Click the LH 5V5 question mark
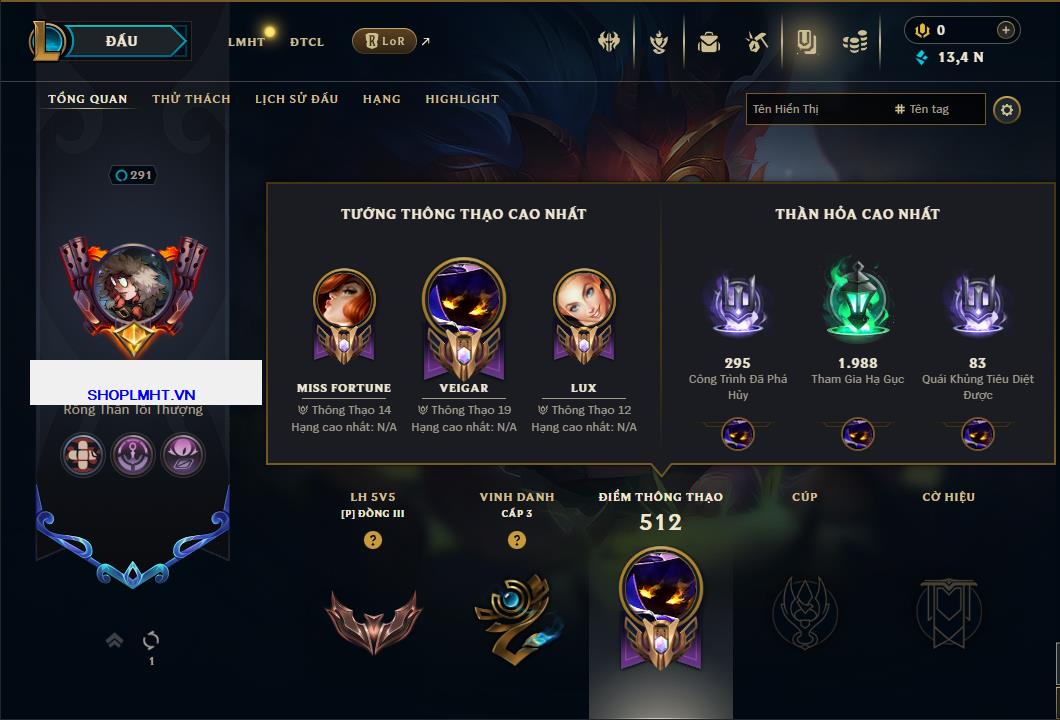The height and width of the screenshot is (720, 1060). pos(373,540)
